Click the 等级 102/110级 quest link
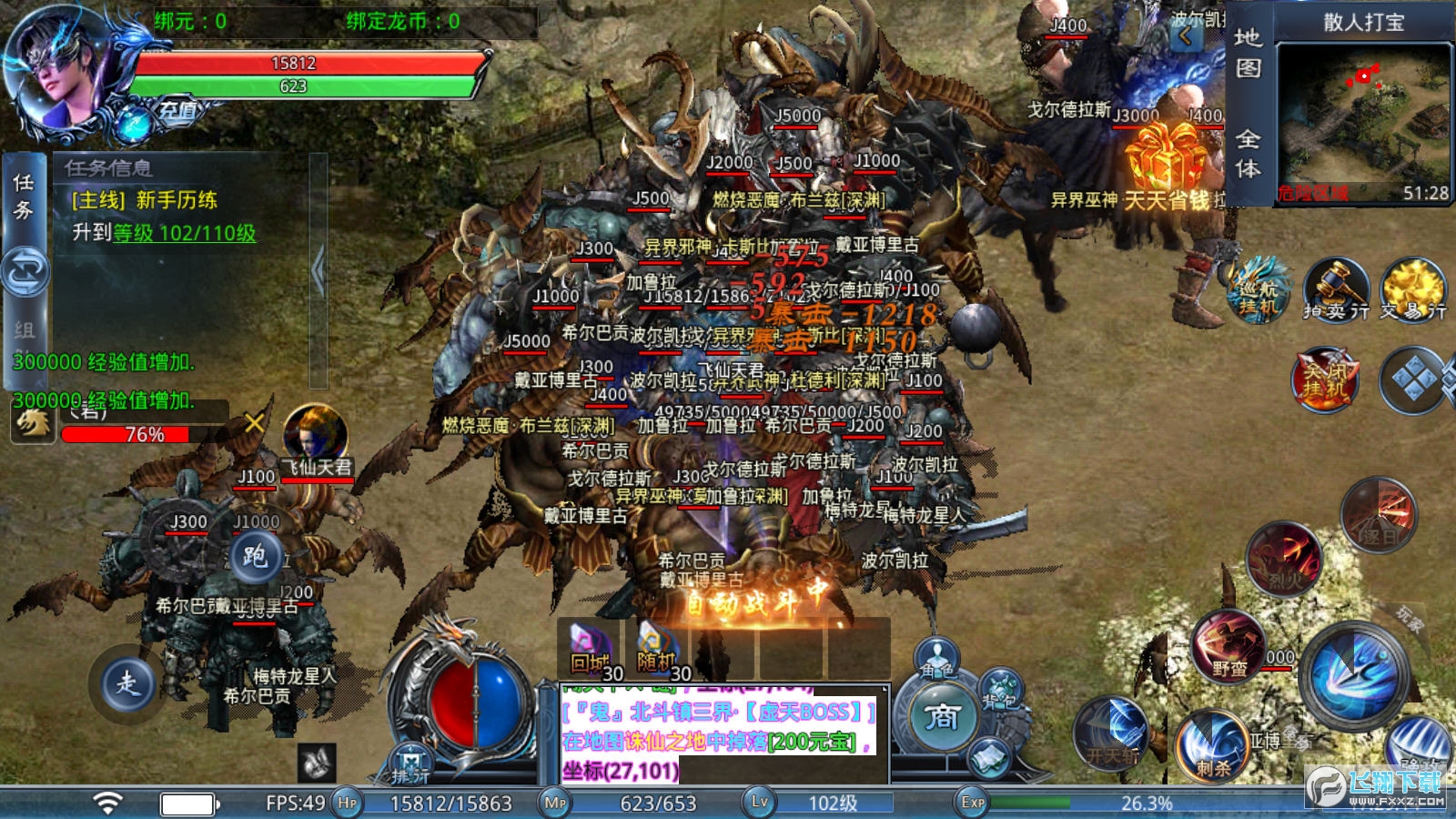Viewport: 1456px width, 819px height. coord(184,233)
